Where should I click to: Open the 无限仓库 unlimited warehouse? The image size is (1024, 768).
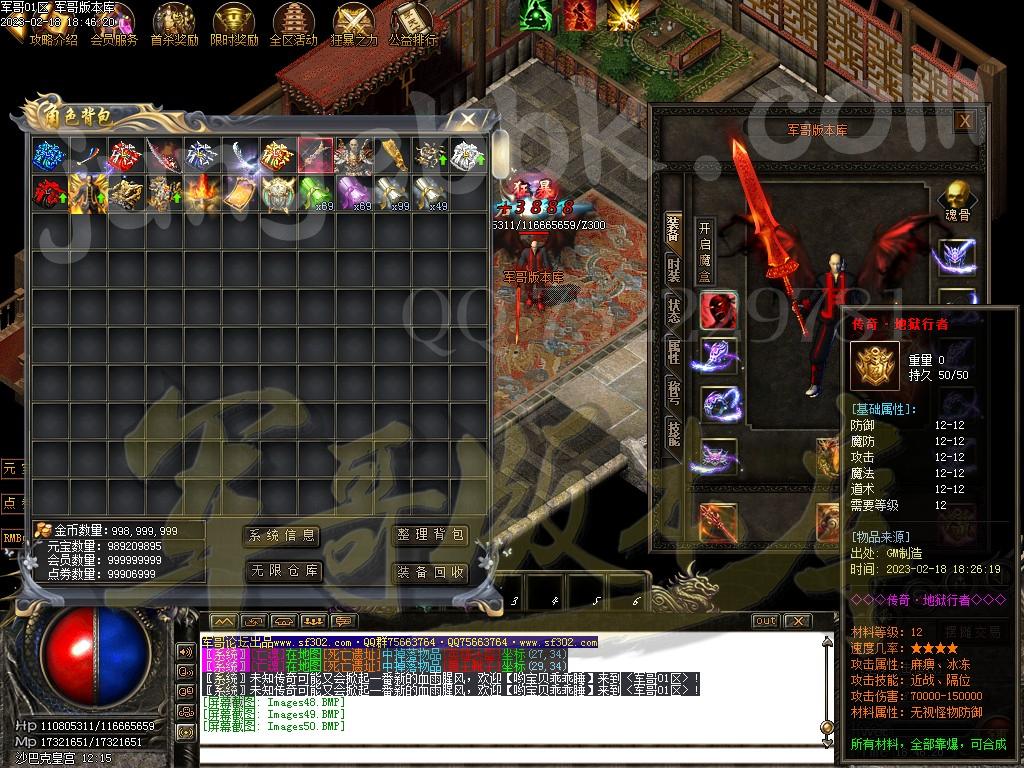(x=283, y=572)
